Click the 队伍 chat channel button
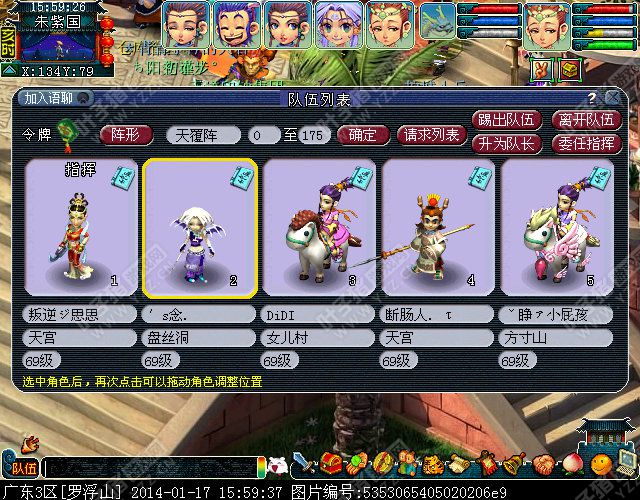 [x=22, y=466]
